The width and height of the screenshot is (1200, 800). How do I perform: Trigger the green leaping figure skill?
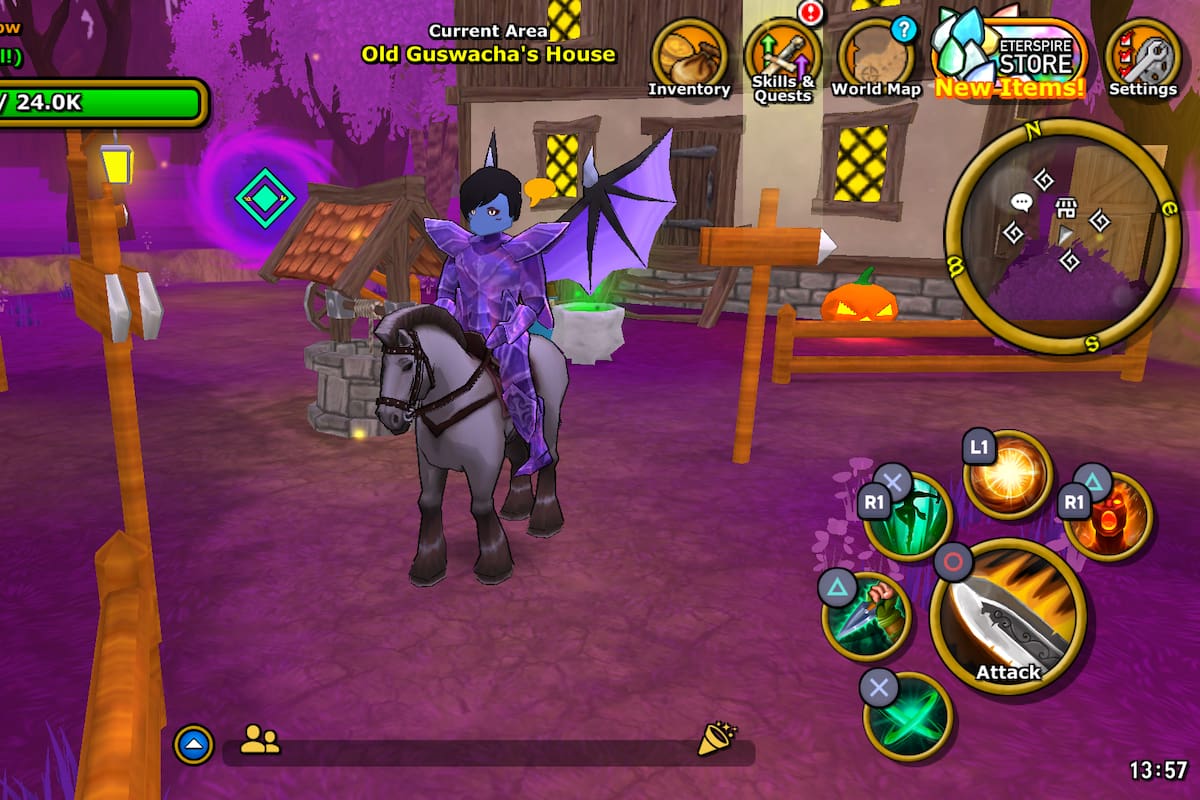(907, 516)
